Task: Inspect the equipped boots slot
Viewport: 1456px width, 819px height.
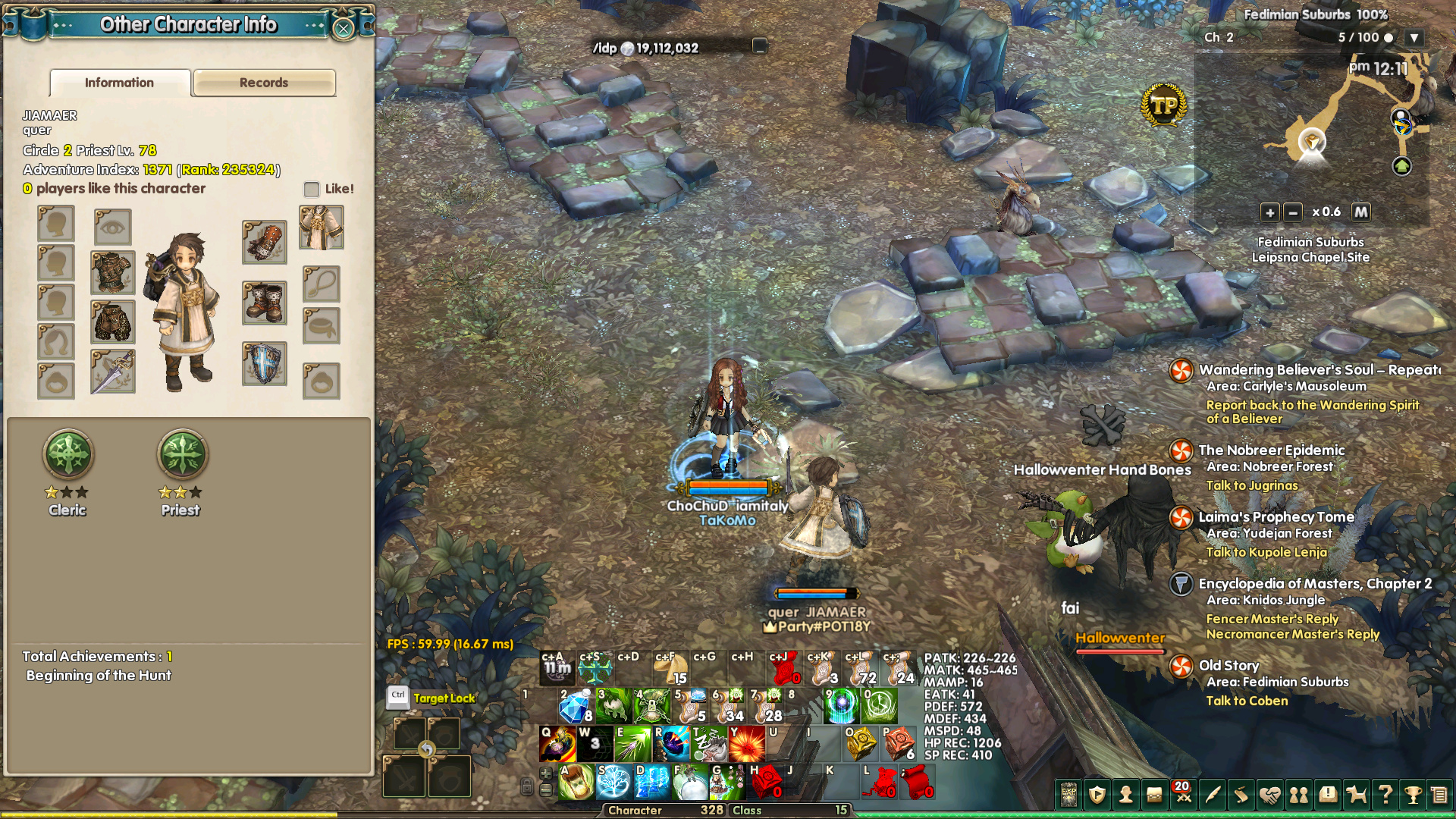Action: click(264, 303)
